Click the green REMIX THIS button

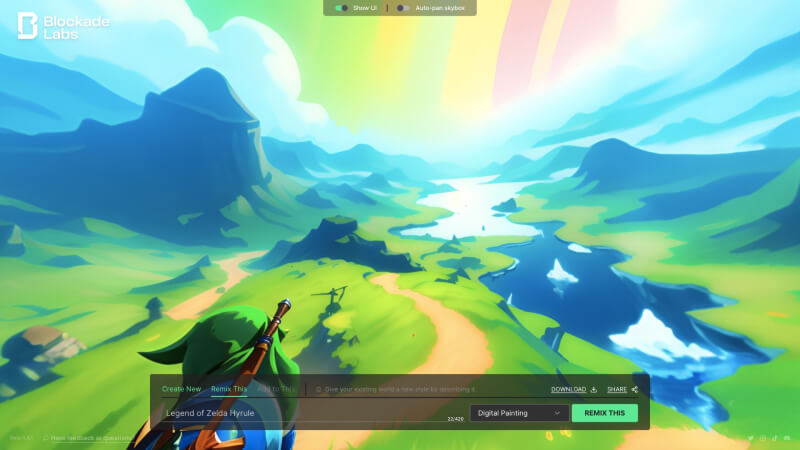[604, 412]
